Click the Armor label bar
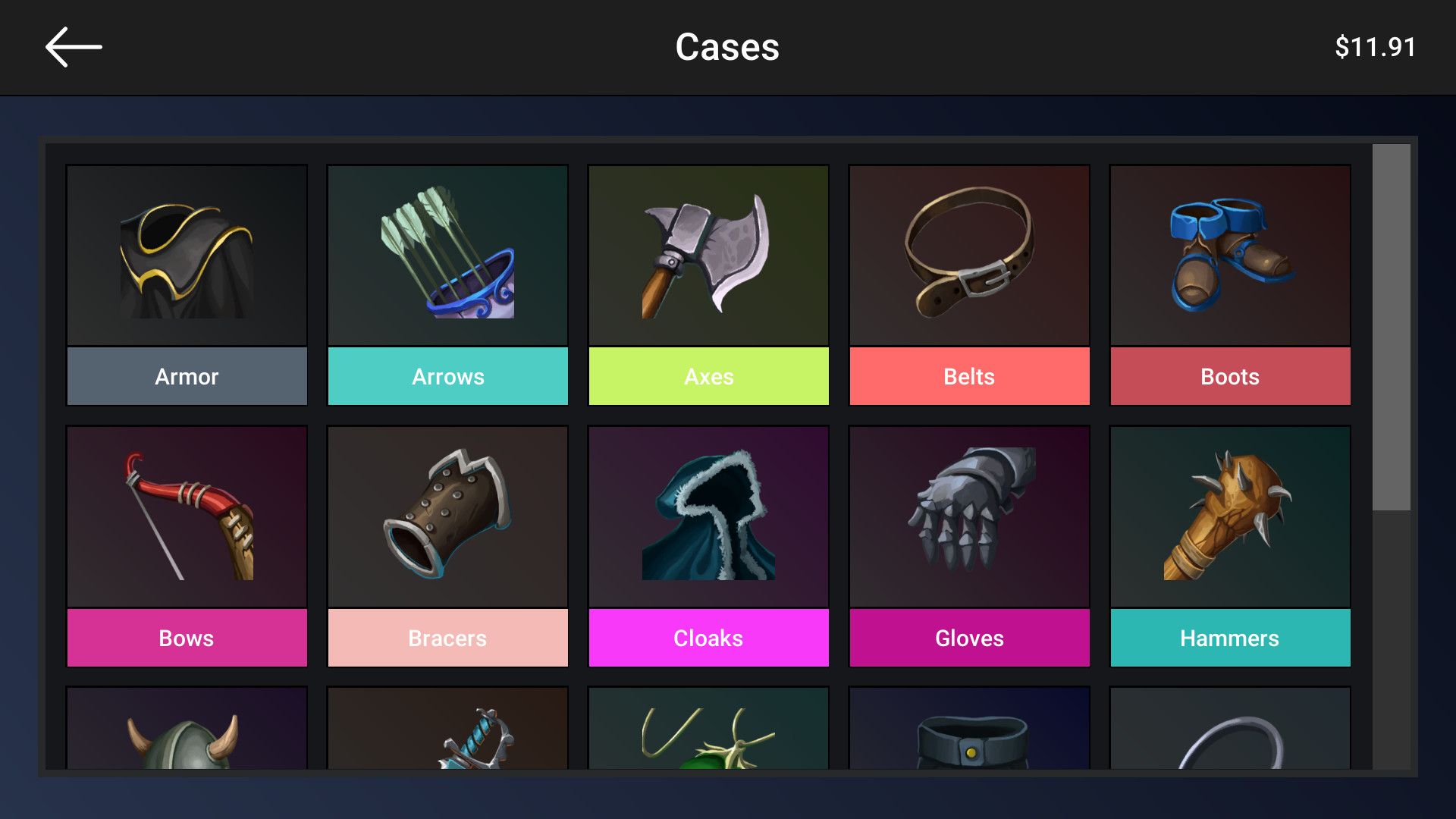The width and height of the screenshot is (1456, 819). [x=187, y=376]
